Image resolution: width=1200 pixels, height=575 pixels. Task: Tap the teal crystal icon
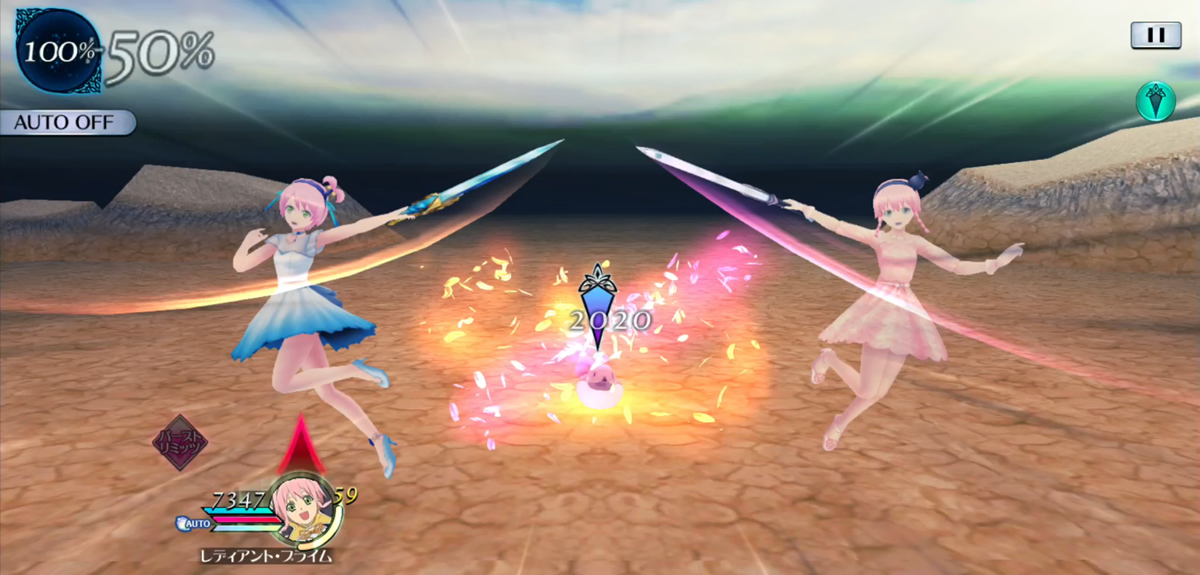pos(1154,102)
